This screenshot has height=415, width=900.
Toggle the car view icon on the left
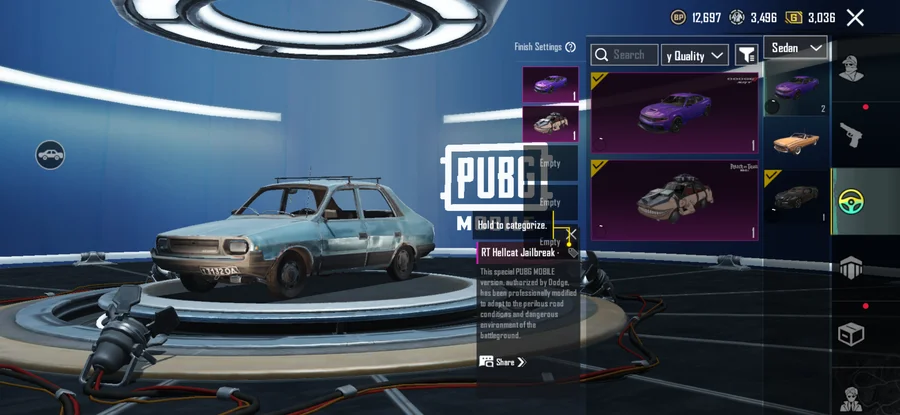coord(50,154)
